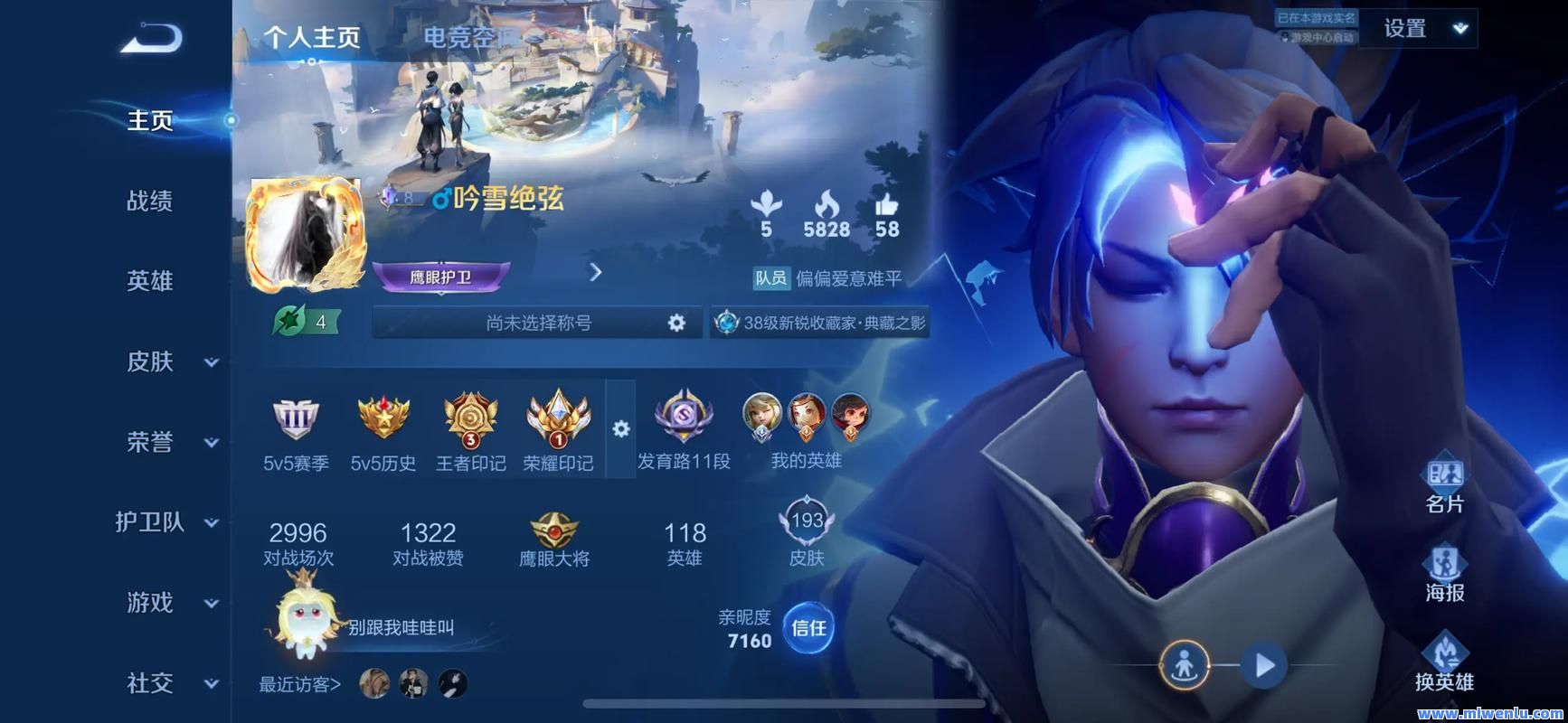This screenshot has width=1568, height=723.
Task: Open the 战绩 match record section
Action: 150,201
